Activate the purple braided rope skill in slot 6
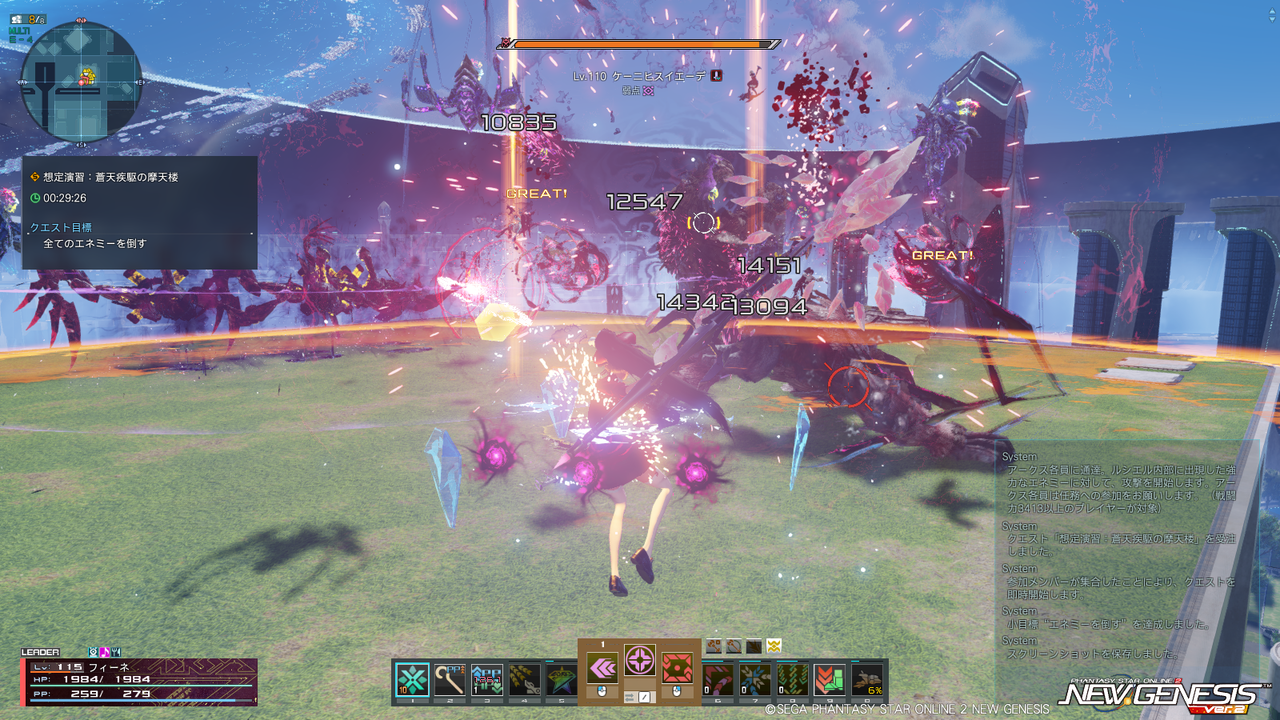Screen dimensions: 1280x720 [719, 679]
